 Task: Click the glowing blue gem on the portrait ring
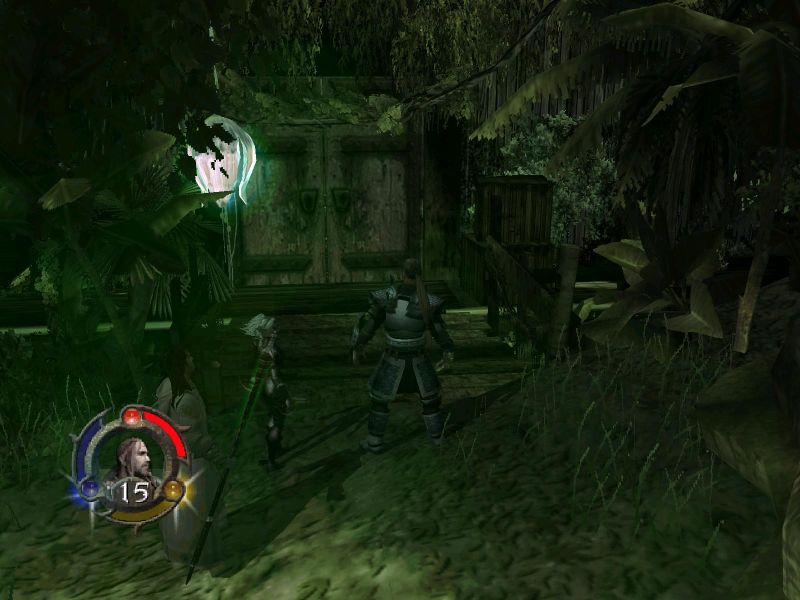pos(89,489)
